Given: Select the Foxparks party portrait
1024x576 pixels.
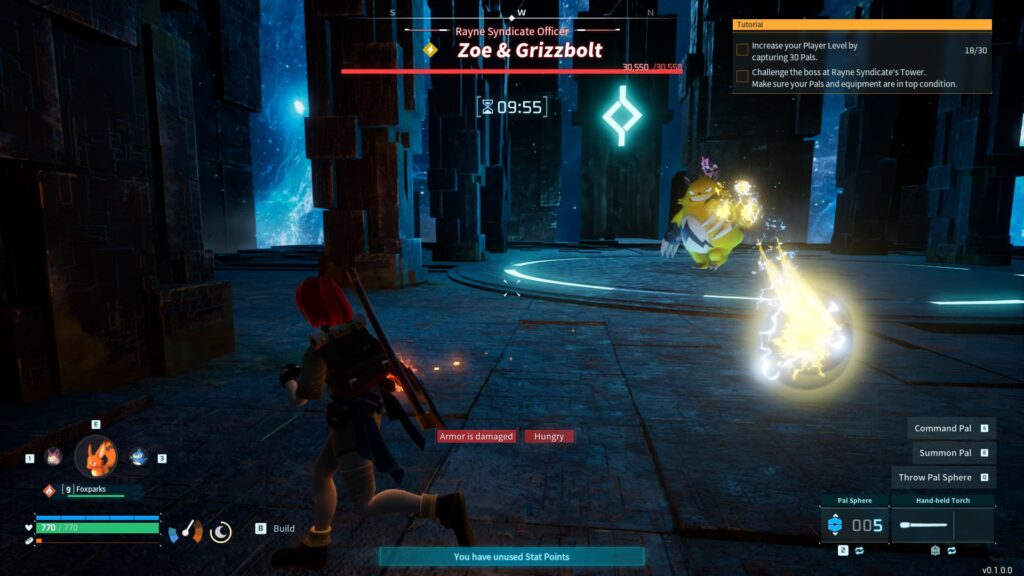Looking at the screenshot, I should coord(96,456).
